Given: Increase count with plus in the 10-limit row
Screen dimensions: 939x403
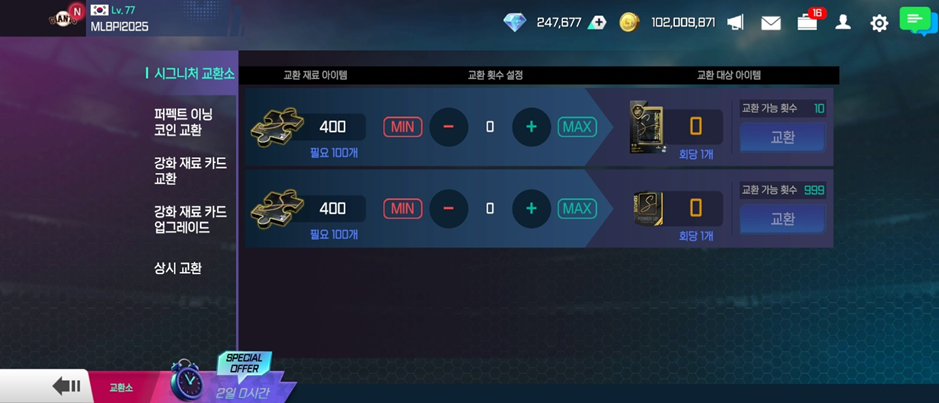Looking at the screenshot, I should (531, 127).
